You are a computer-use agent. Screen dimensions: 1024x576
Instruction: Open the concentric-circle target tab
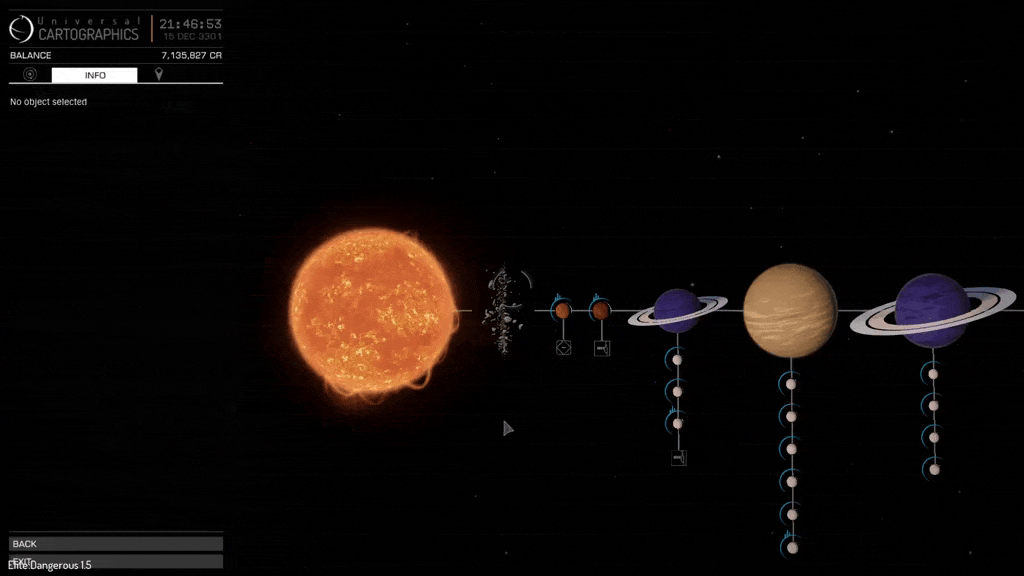point(30,75)
